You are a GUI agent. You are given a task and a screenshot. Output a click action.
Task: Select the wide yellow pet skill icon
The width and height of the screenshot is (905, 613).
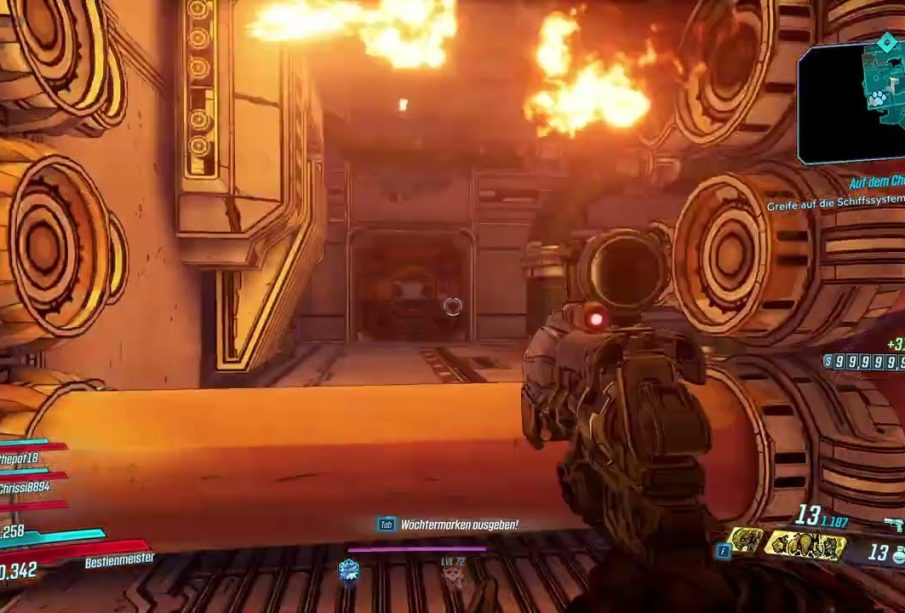tap(804, 545)
